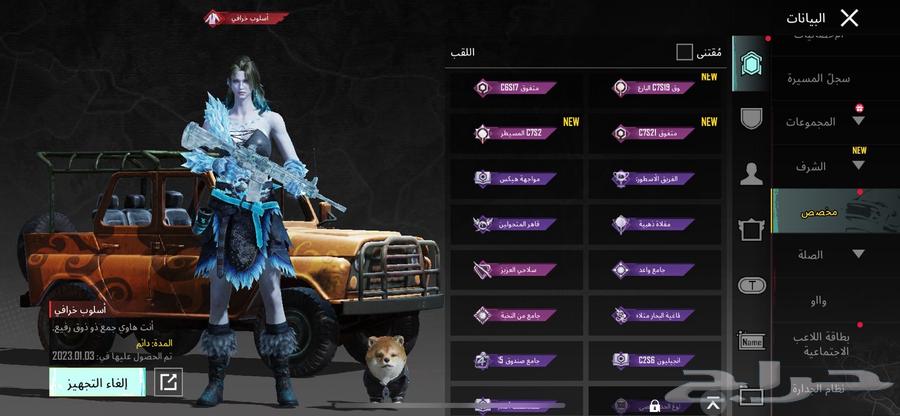Tap the إلغاء التجهيز unequip button
The width and height of the screenshot is (900, 416).
97,382
